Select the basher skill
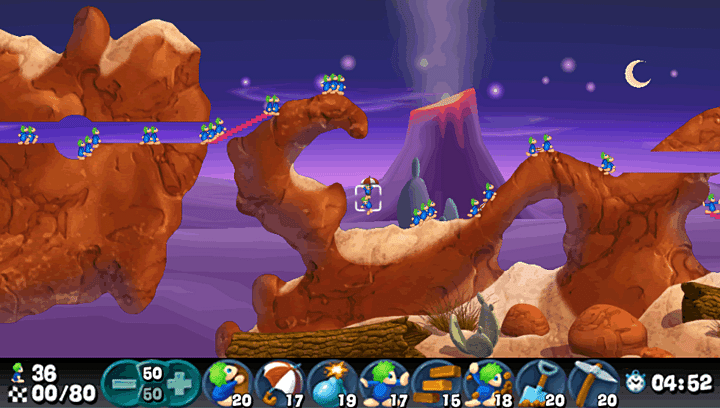Image resolution: width=720 pixels, height=408 pixels. coord(486,382)
